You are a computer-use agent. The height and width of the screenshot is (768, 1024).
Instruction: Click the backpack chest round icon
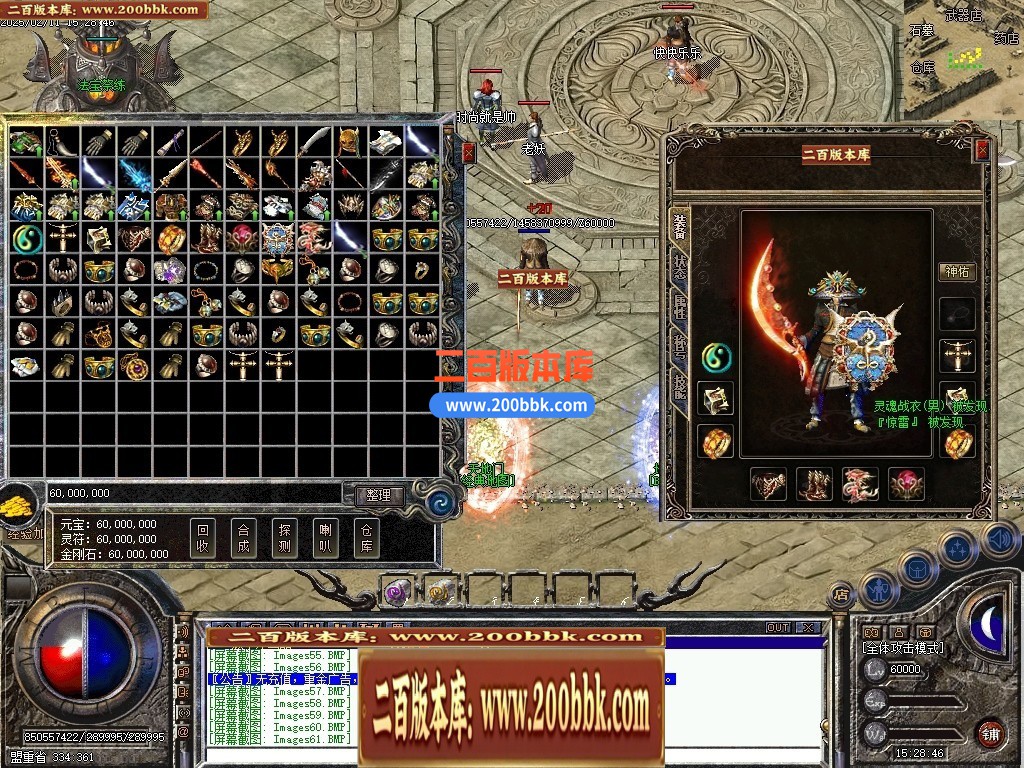coord(917,570)
